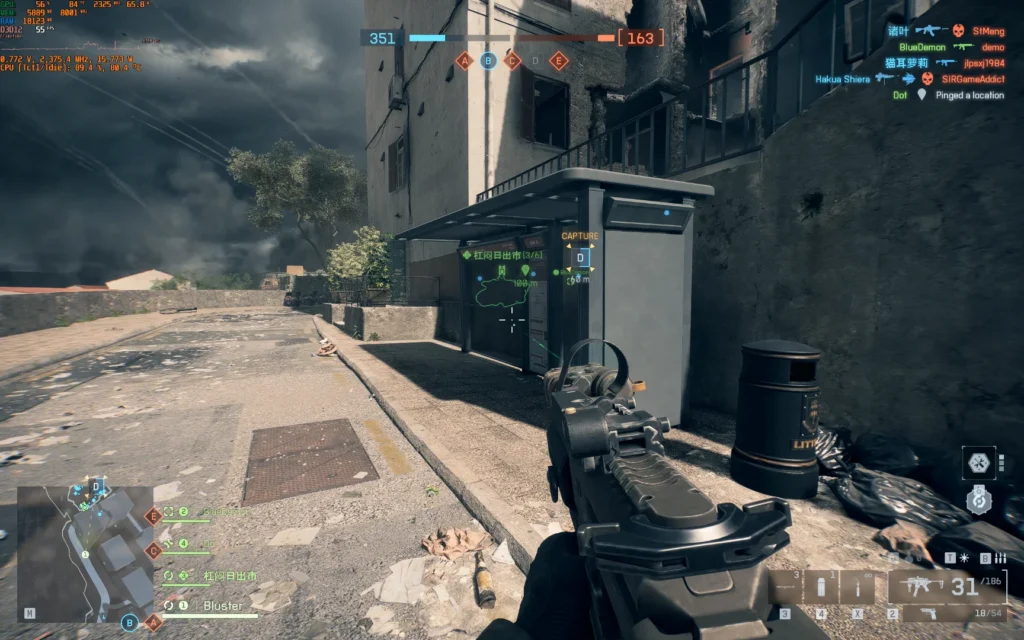Toggle the weapon flashlight attachment icon
This screenshot has width=1024, height=640.
tap(963, 558)
